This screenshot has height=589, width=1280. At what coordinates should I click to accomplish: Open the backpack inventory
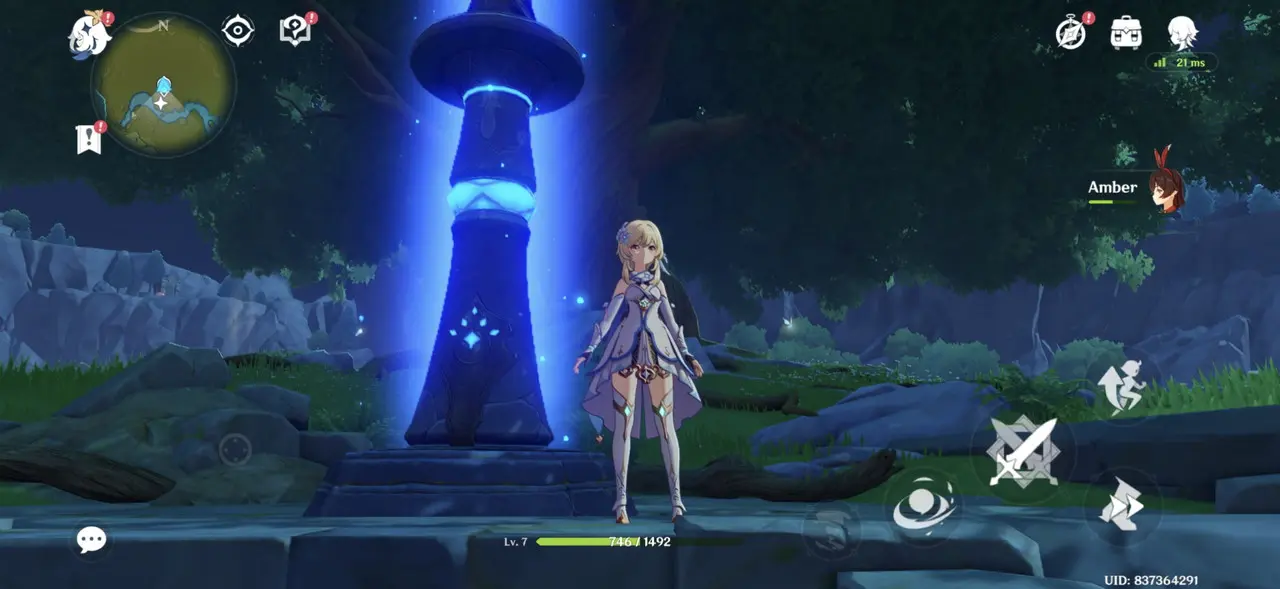[1126, 33]
